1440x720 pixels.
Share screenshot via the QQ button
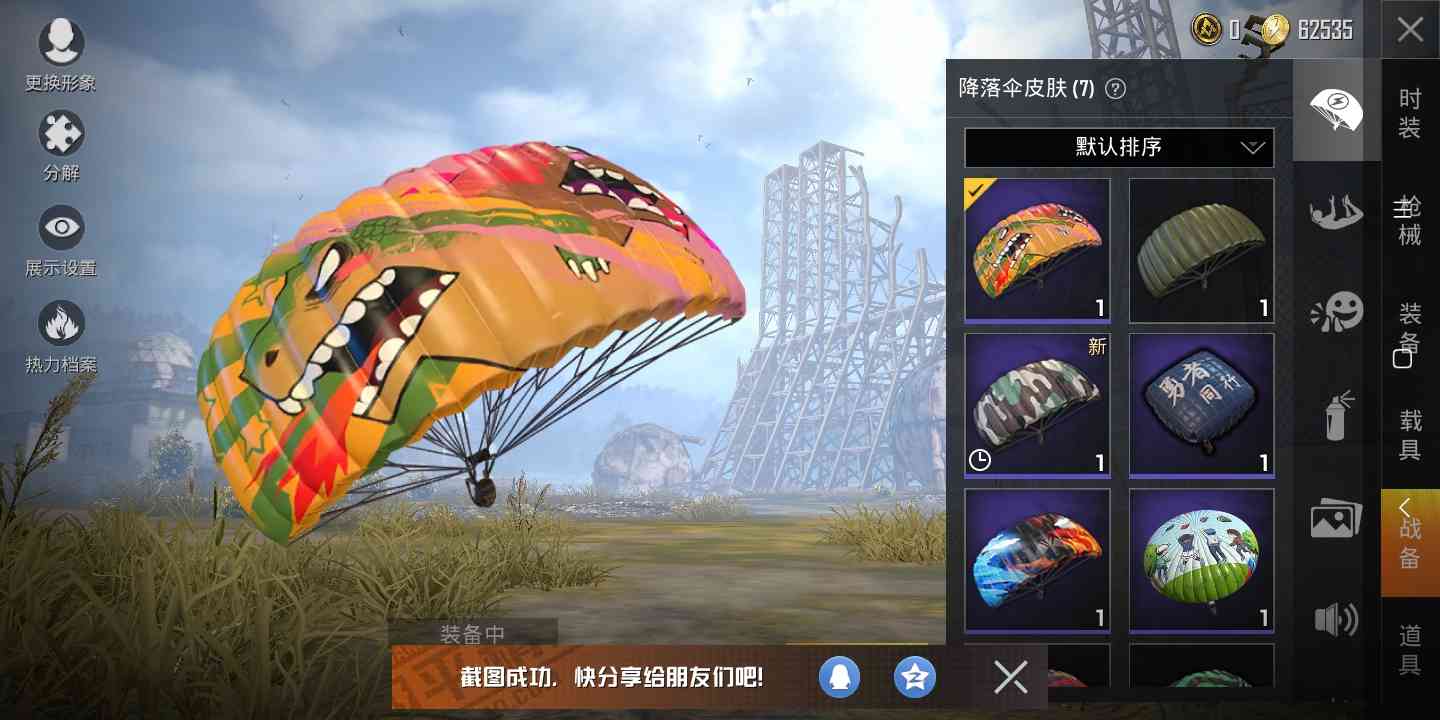(x=839, y=677)
